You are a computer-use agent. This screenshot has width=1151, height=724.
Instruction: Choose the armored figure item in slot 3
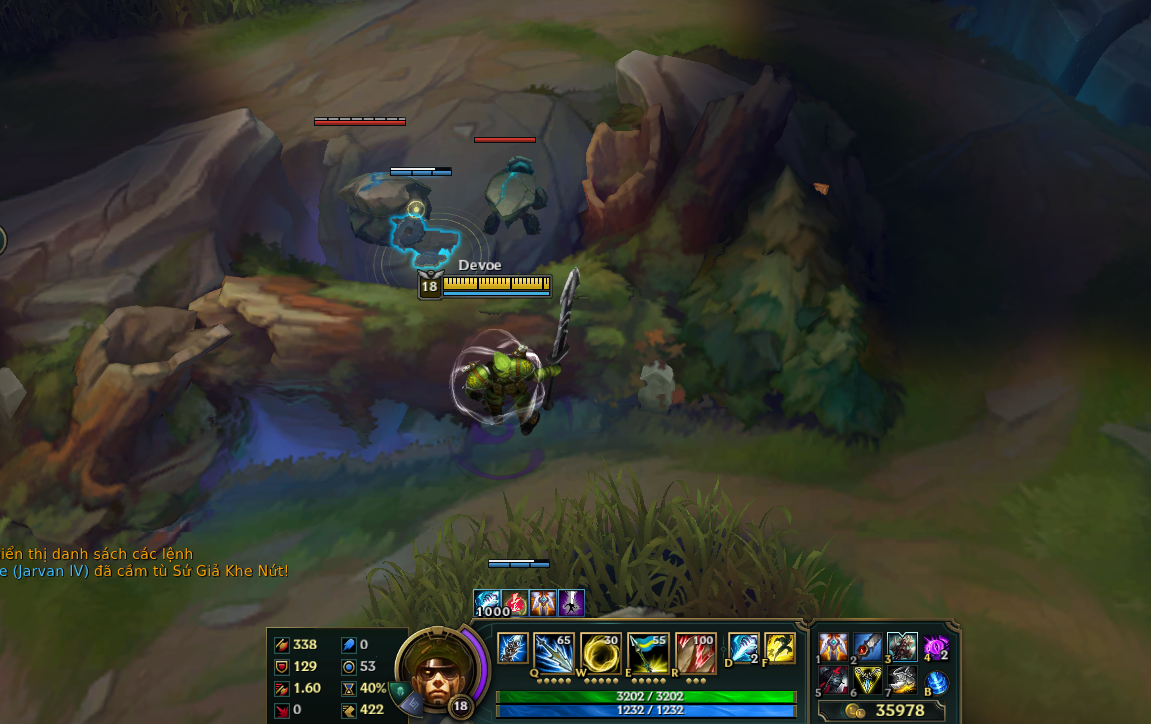pyautogui.click(x=901, y=647)
